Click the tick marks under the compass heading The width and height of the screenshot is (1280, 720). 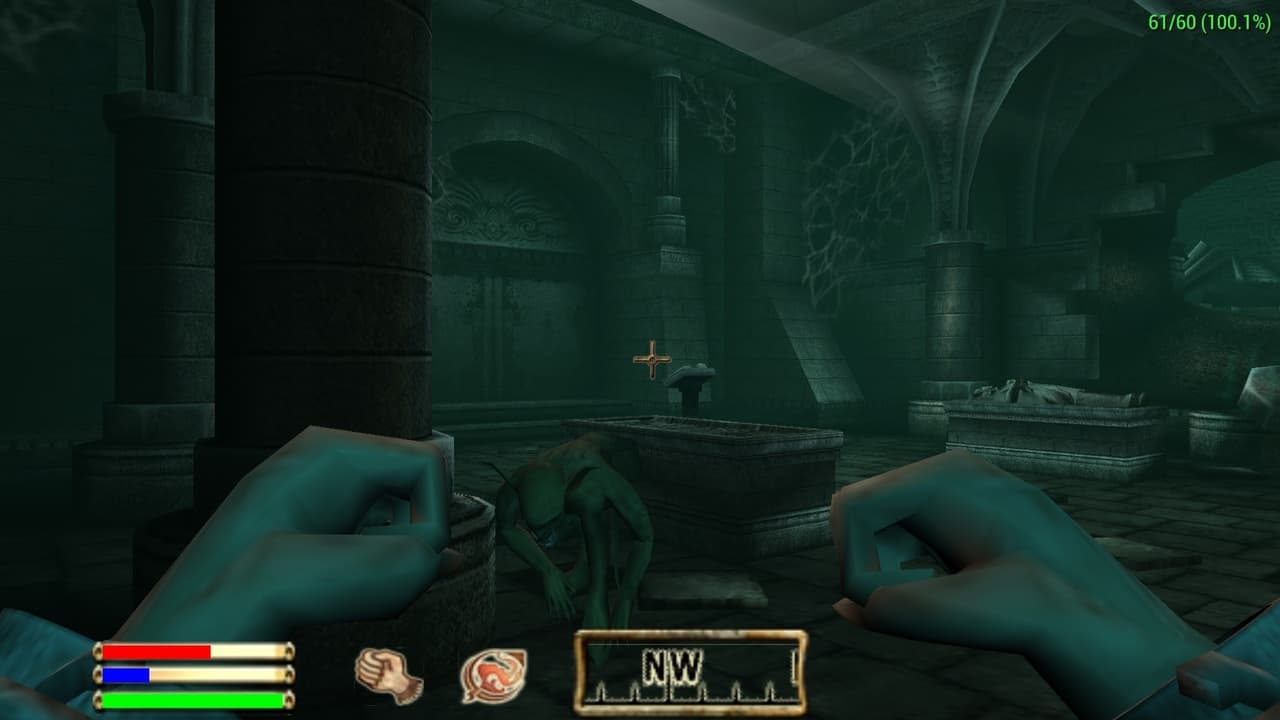[690, 692]
